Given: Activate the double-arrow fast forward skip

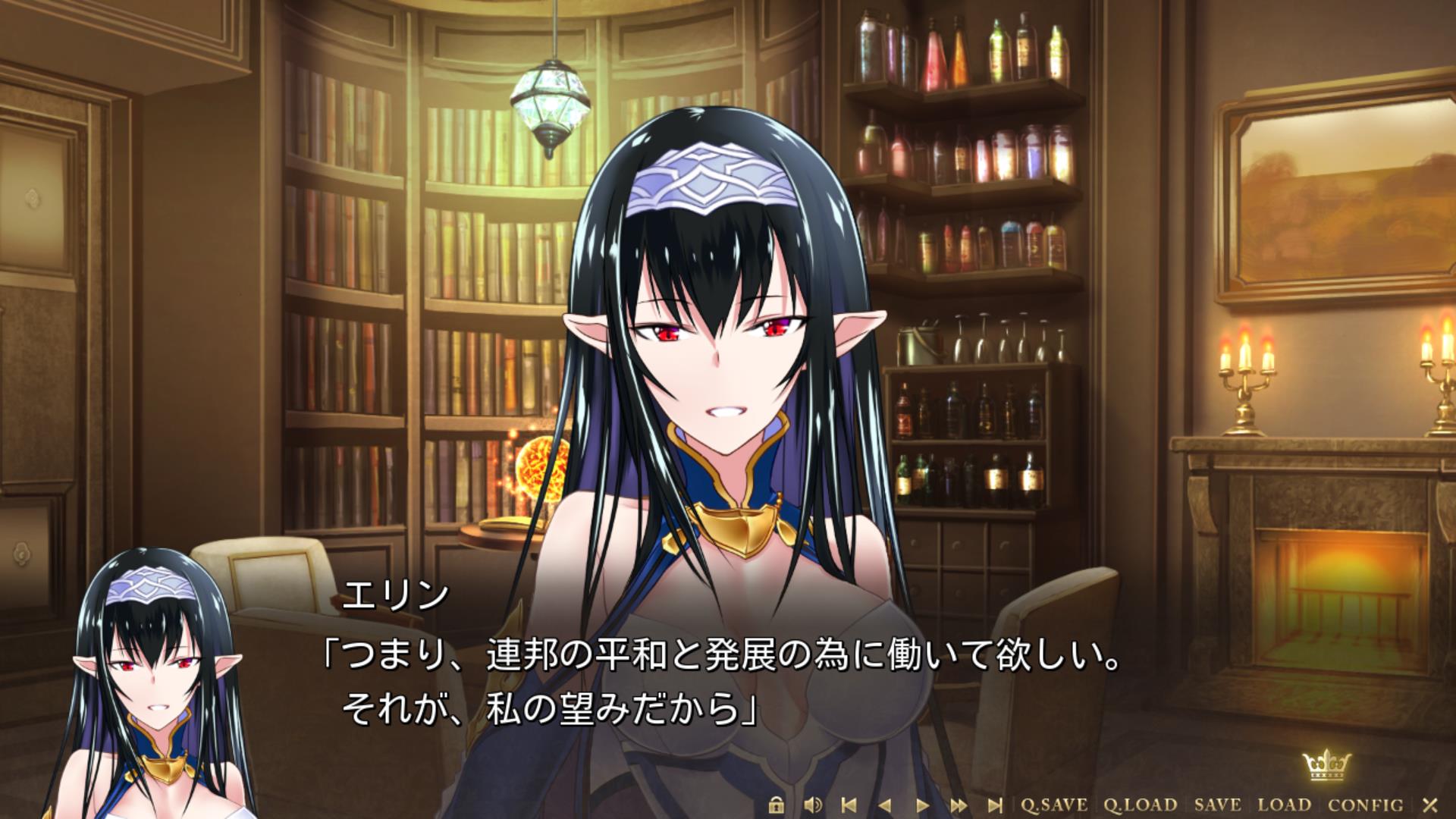Looking at the screenshot, I should (959, 805).
